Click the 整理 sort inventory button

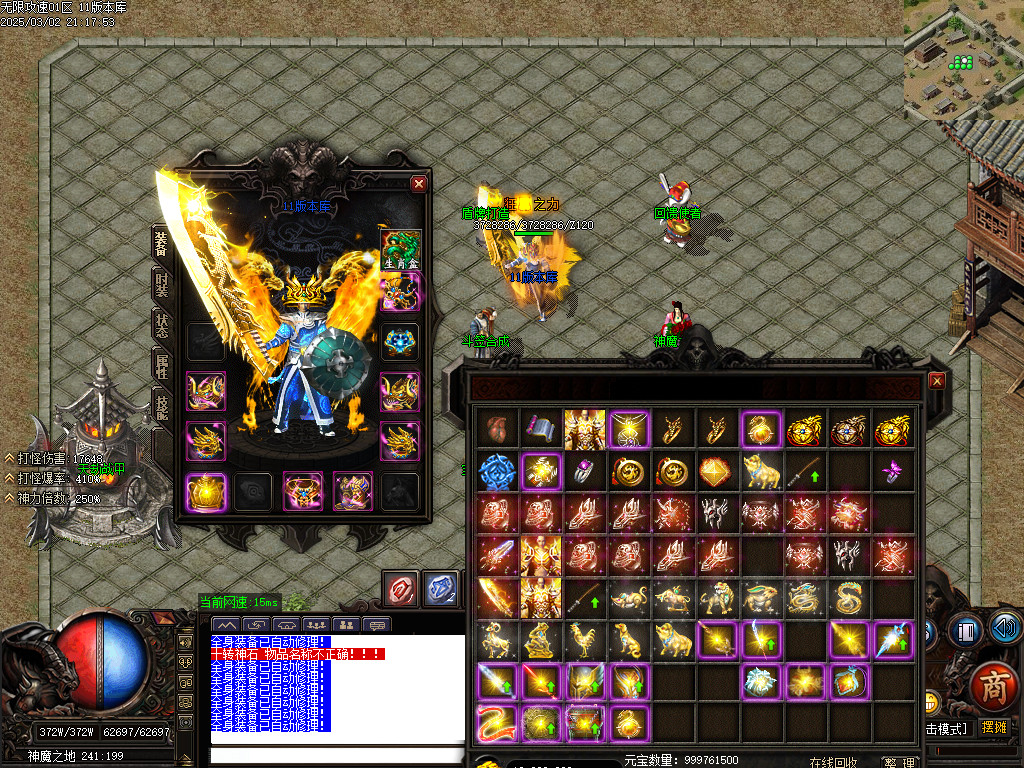(x=899, y=762)
